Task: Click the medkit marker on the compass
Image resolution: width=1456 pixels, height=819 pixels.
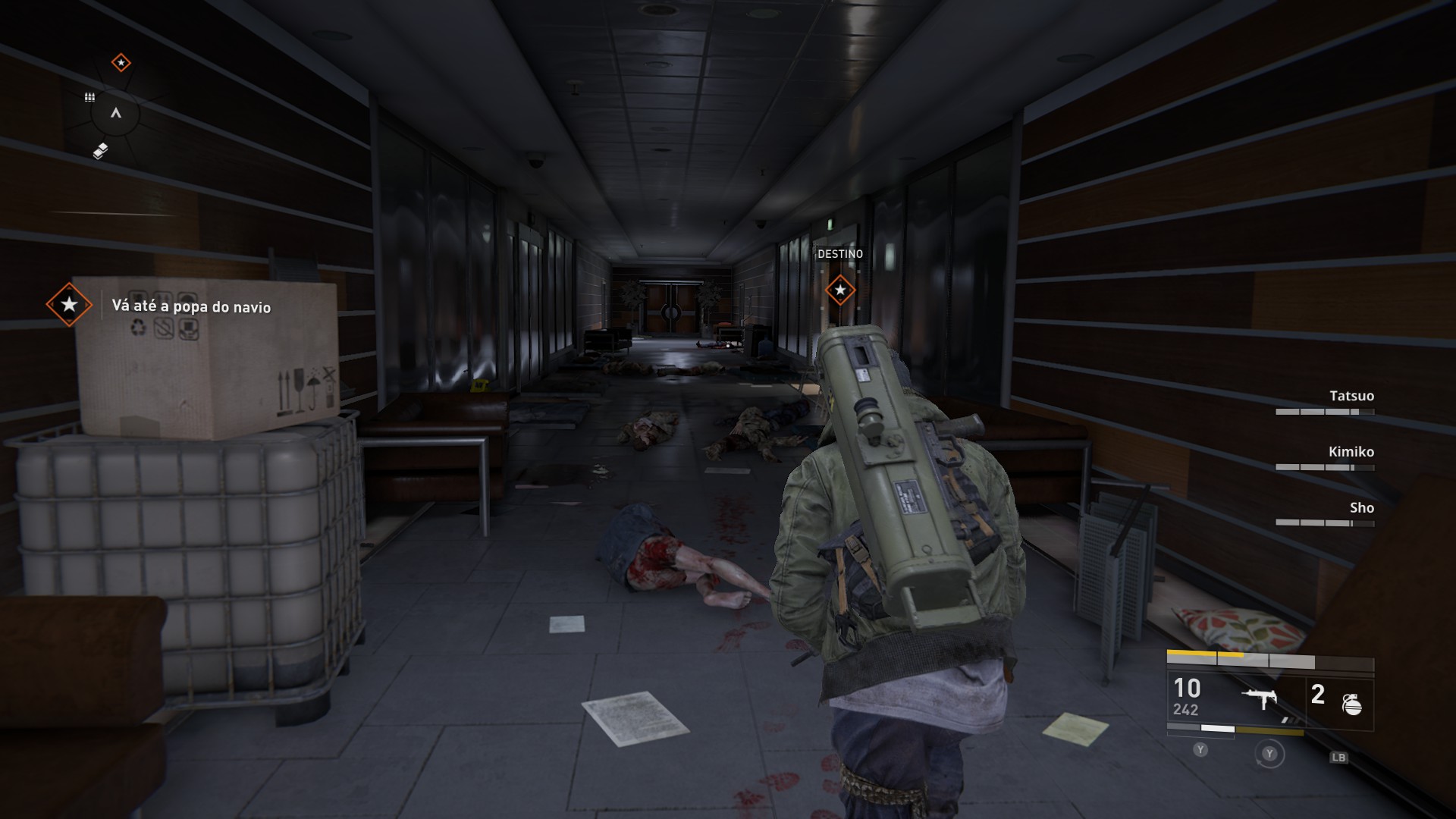Action: tap(100, 152)
